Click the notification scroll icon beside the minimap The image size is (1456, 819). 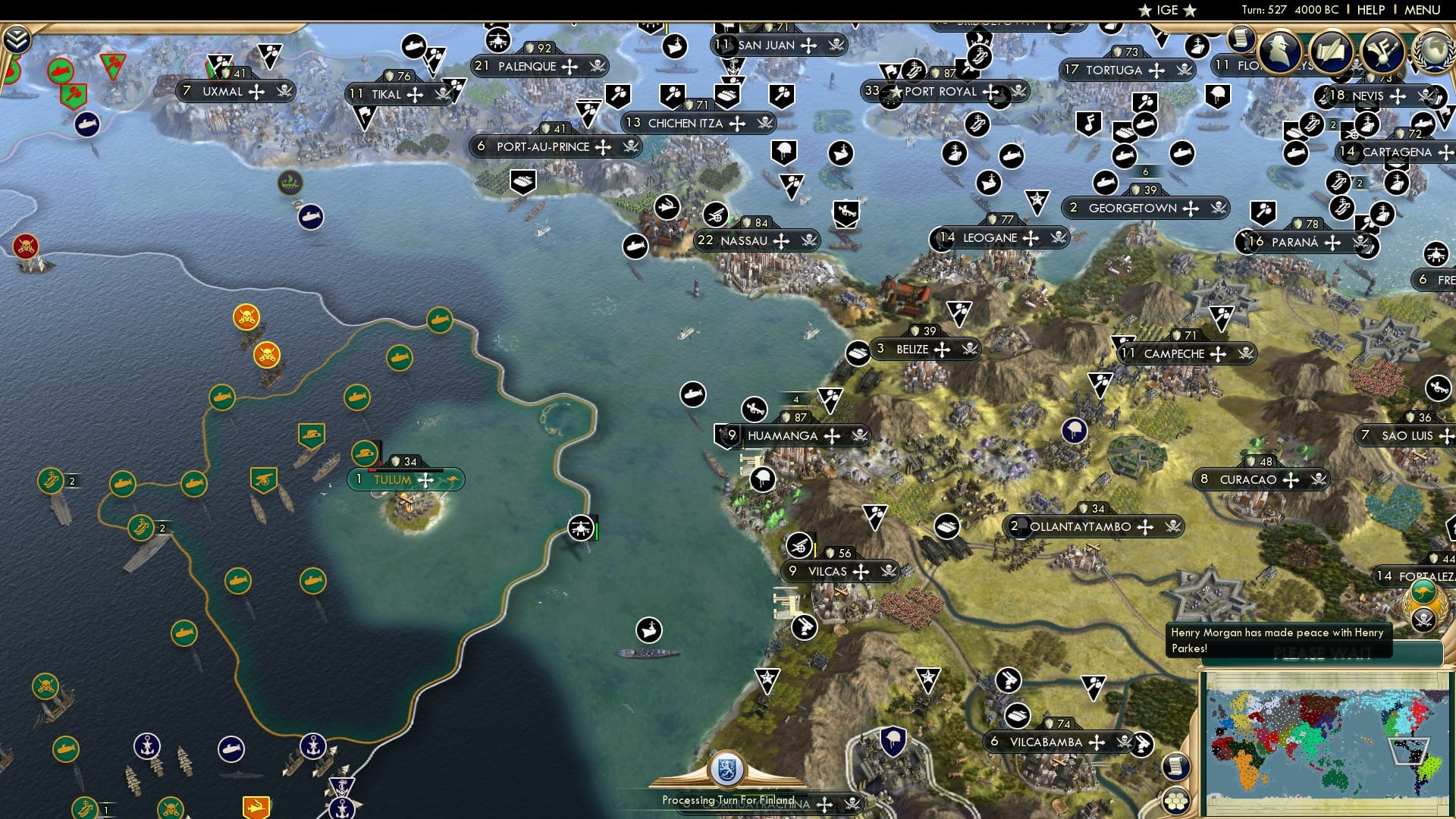coord(1176,767)
